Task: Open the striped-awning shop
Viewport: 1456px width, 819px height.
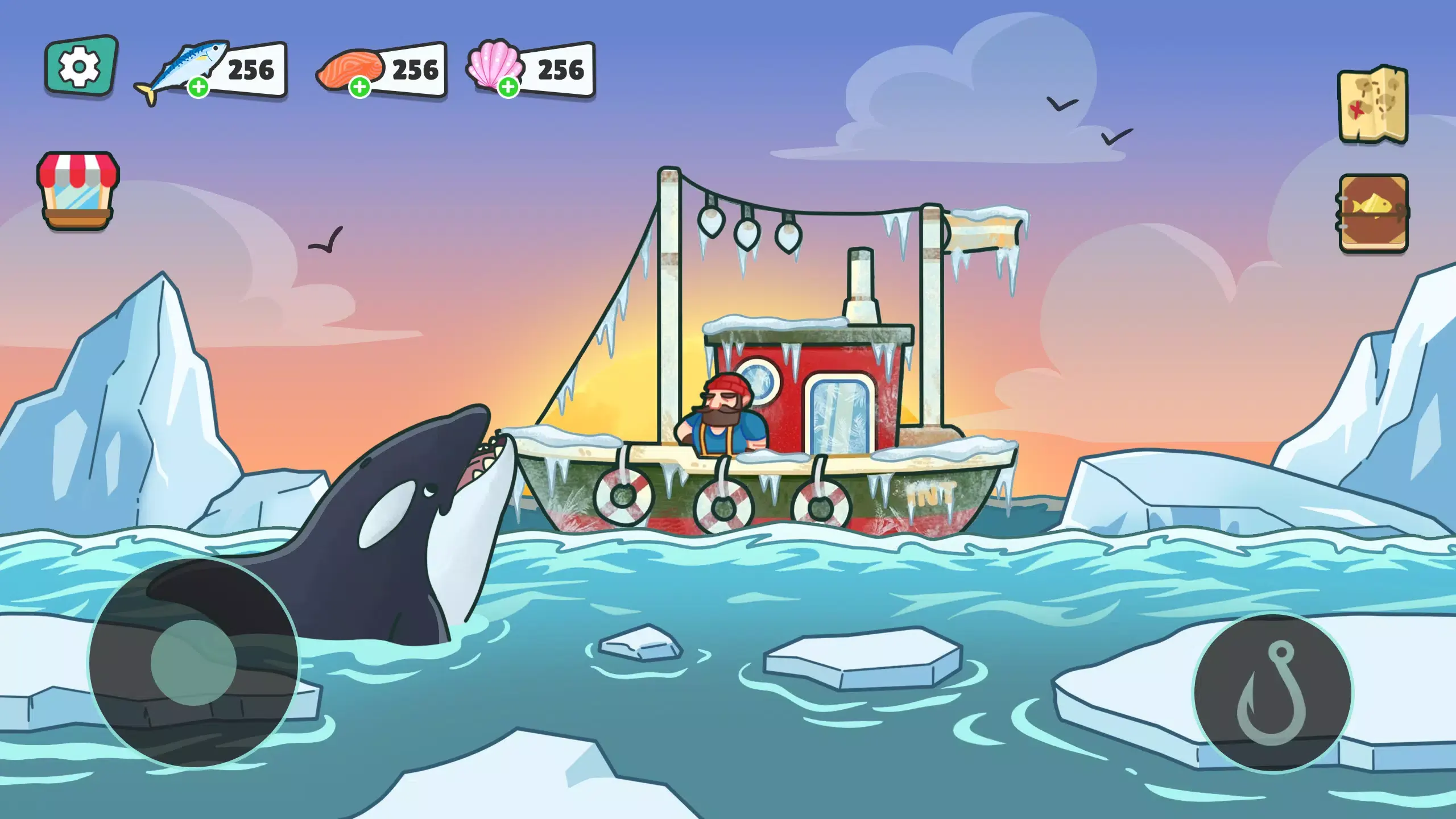Action: 78,190
